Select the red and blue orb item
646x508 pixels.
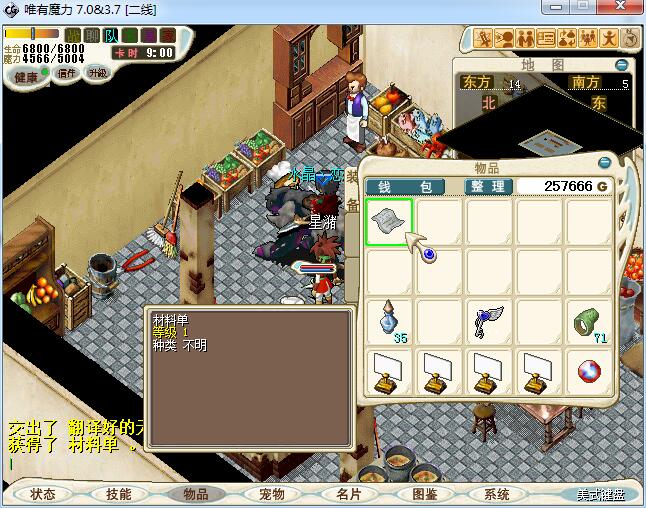coord(589,371)
